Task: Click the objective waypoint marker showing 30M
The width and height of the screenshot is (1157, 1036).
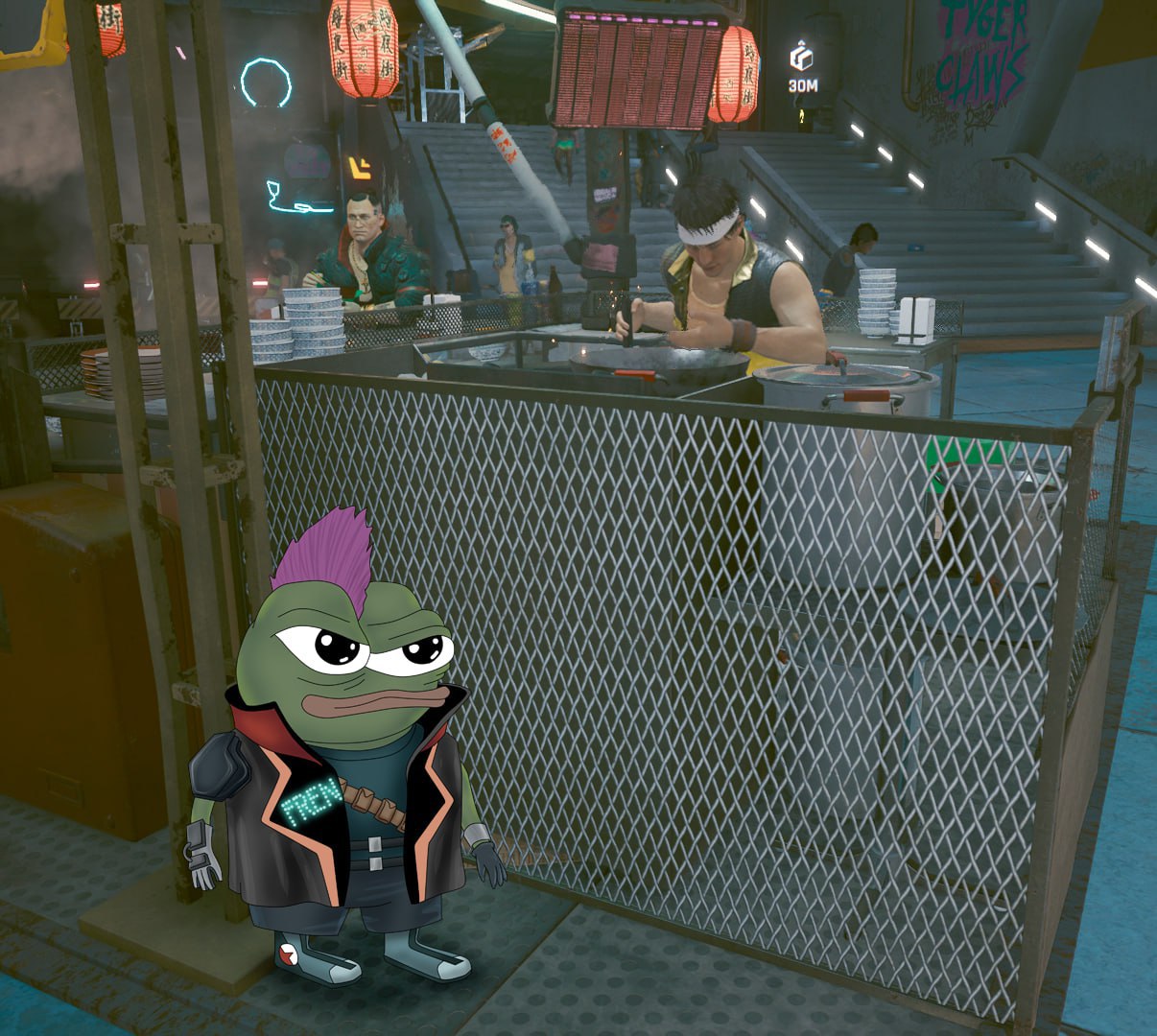Action: [x=802, y=59]
